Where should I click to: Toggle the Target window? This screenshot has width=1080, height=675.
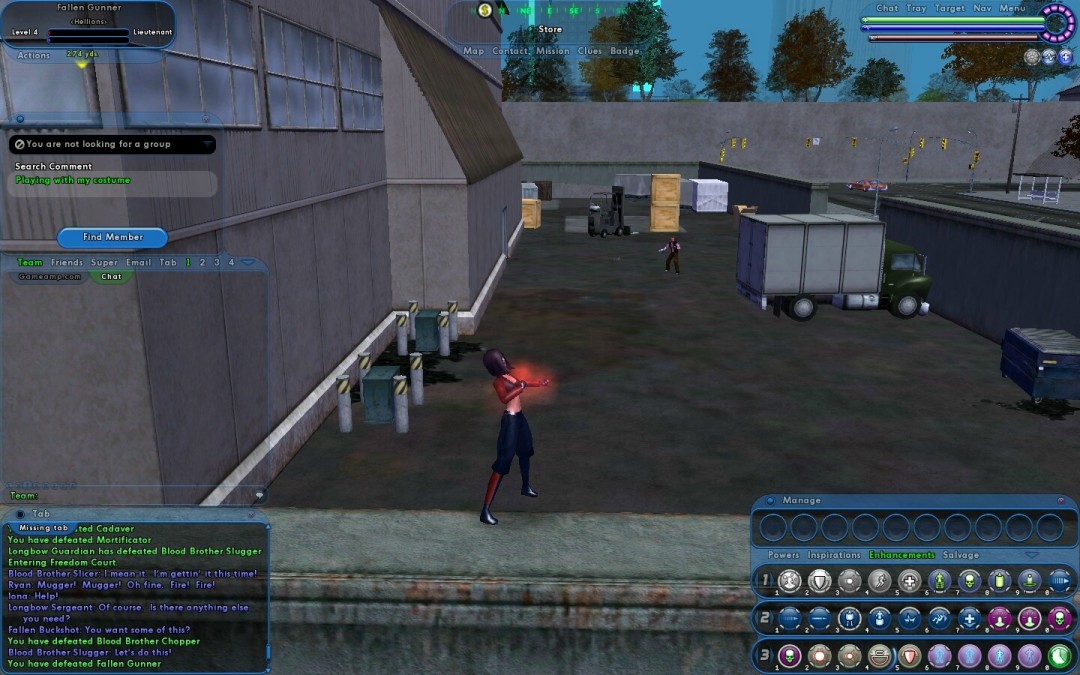(950, 8)
